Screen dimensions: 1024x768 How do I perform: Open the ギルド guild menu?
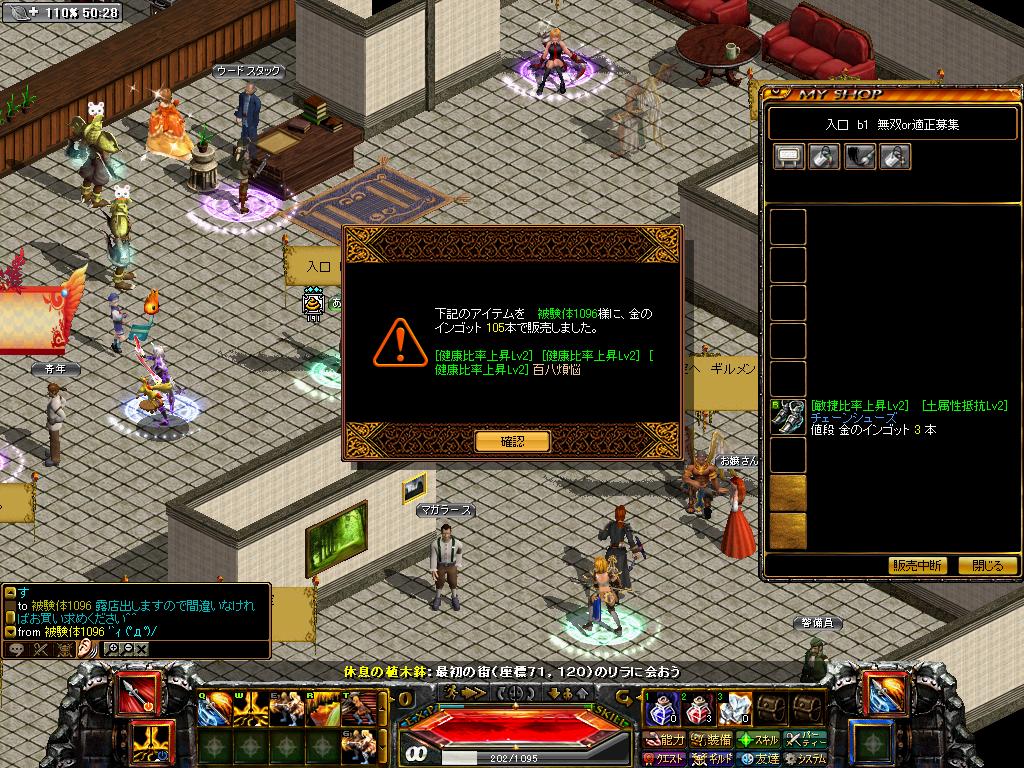(714, 759)
